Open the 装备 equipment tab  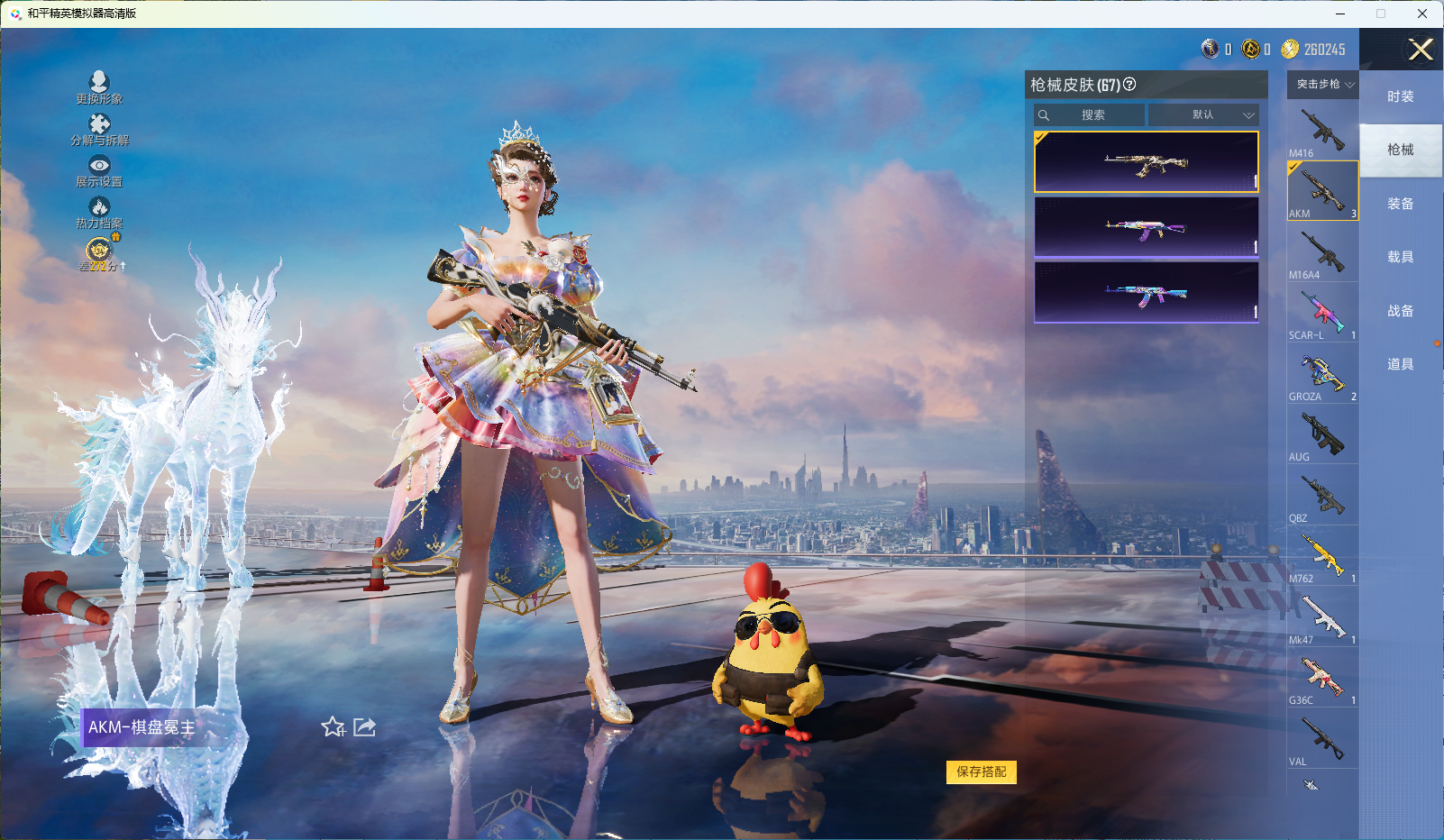tap(1400, 204)
